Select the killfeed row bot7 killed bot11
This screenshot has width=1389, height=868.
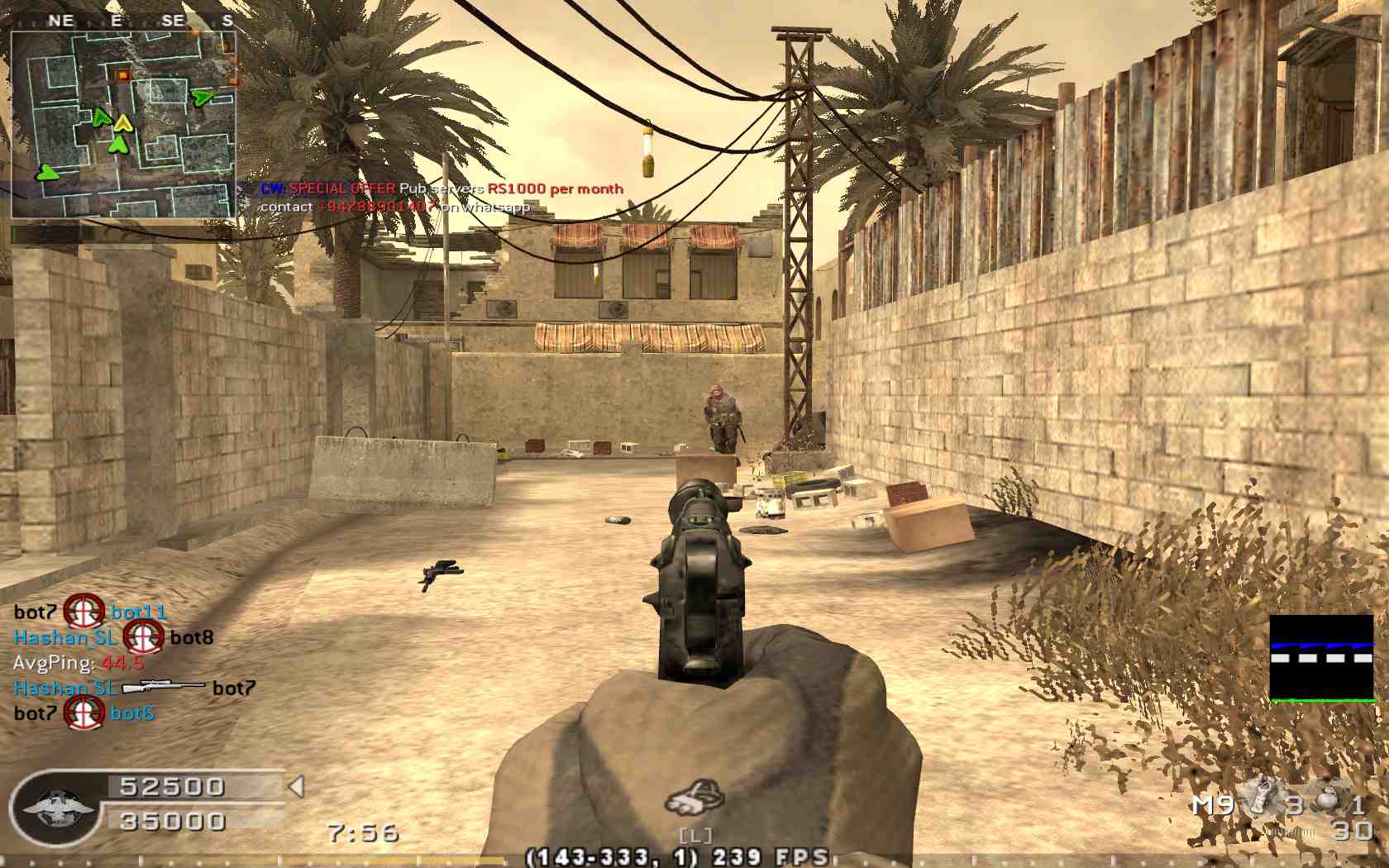pyautogui.click(x=90, y=612)
